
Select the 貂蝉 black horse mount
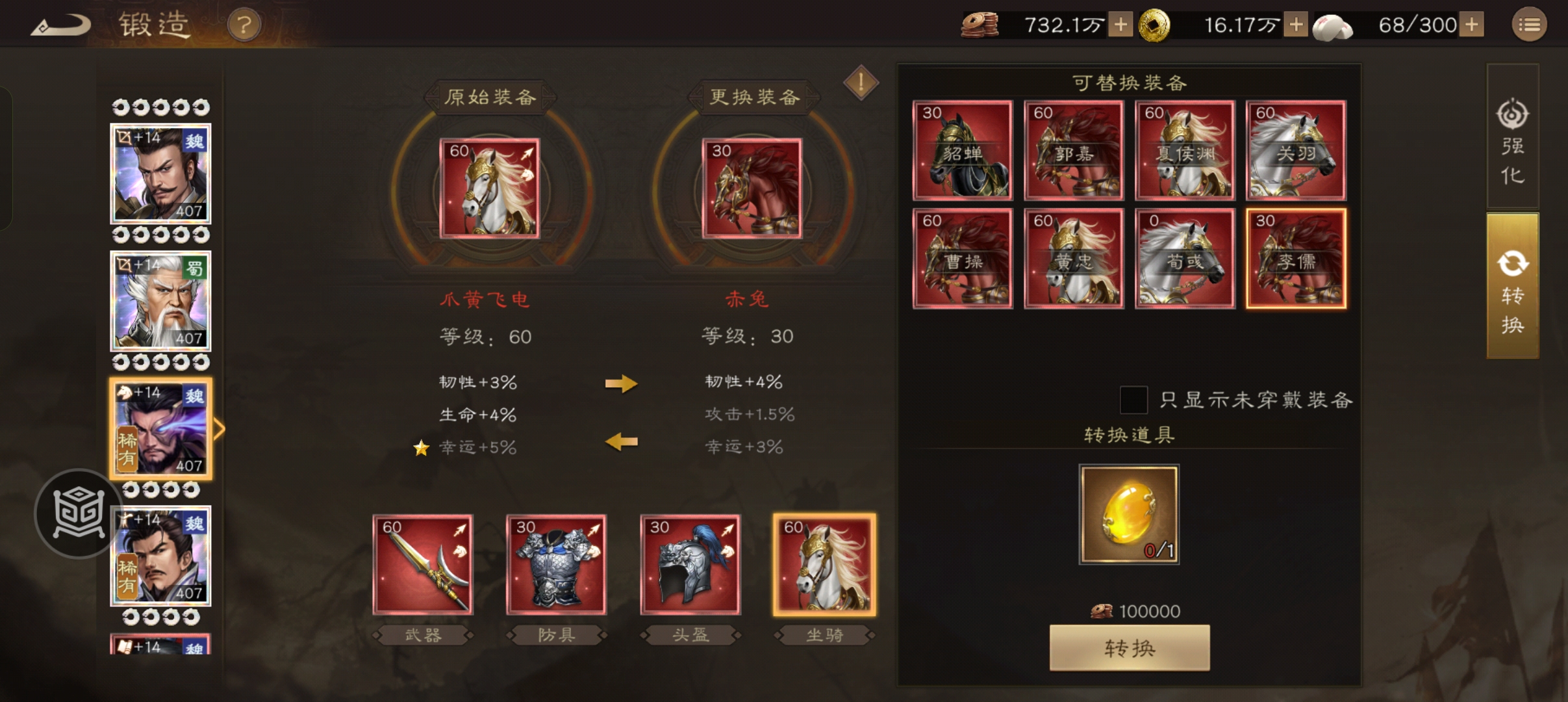(963, 151)
